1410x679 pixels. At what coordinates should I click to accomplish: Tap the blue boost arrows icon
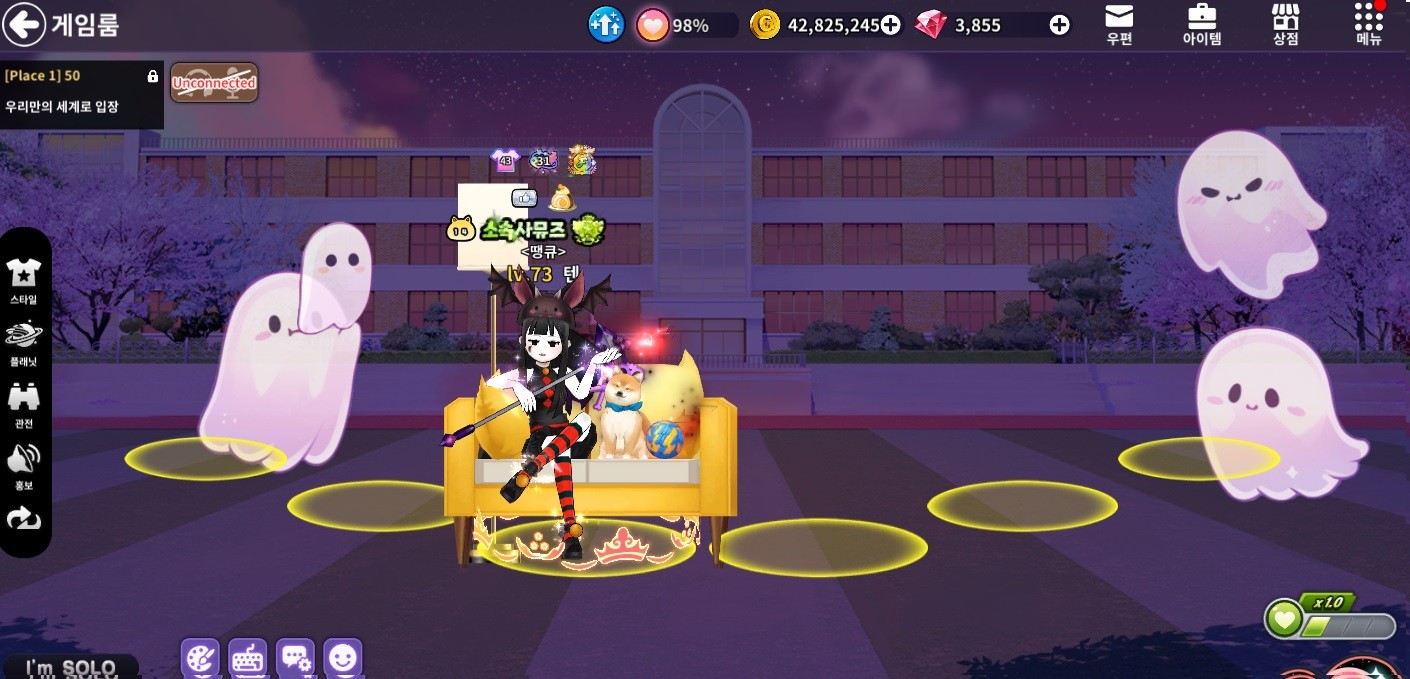[606, 25]
